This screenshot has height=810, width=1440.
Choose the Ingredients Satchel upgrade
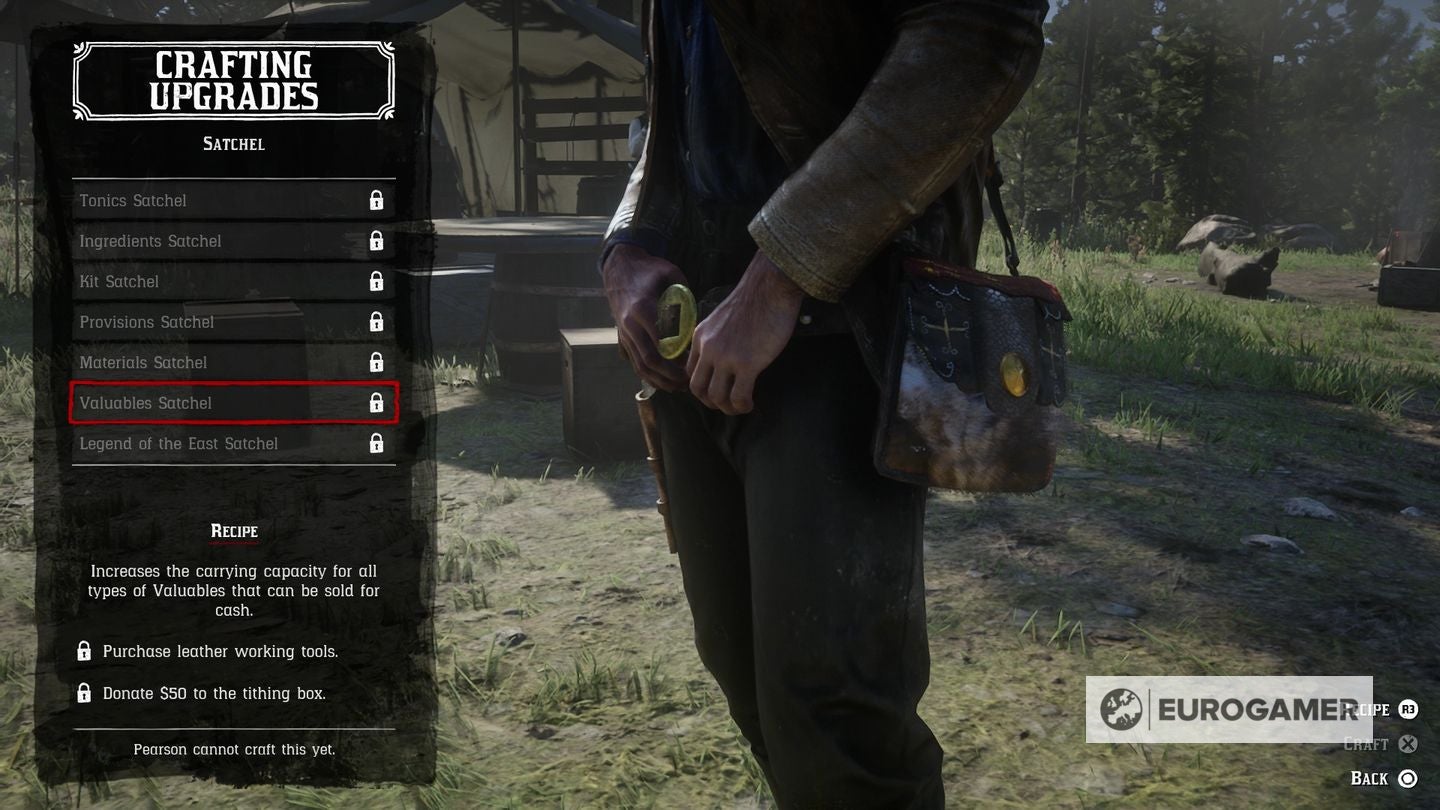[233, 241]
